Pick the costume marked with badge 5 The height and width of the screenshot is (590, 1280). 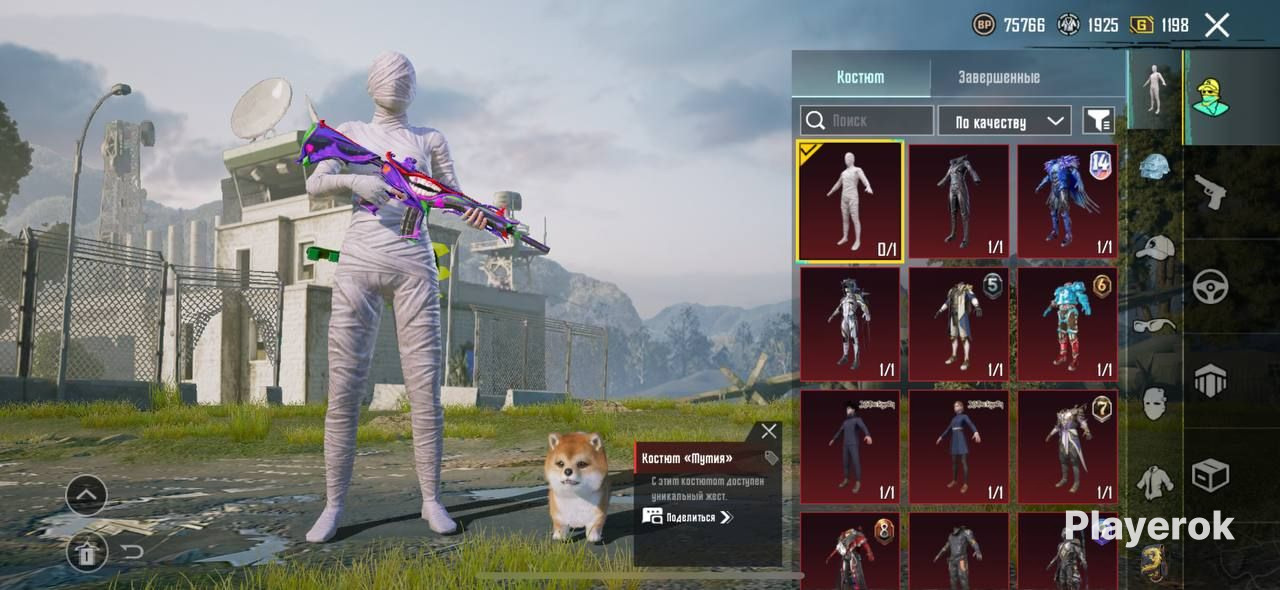[958, 324]
